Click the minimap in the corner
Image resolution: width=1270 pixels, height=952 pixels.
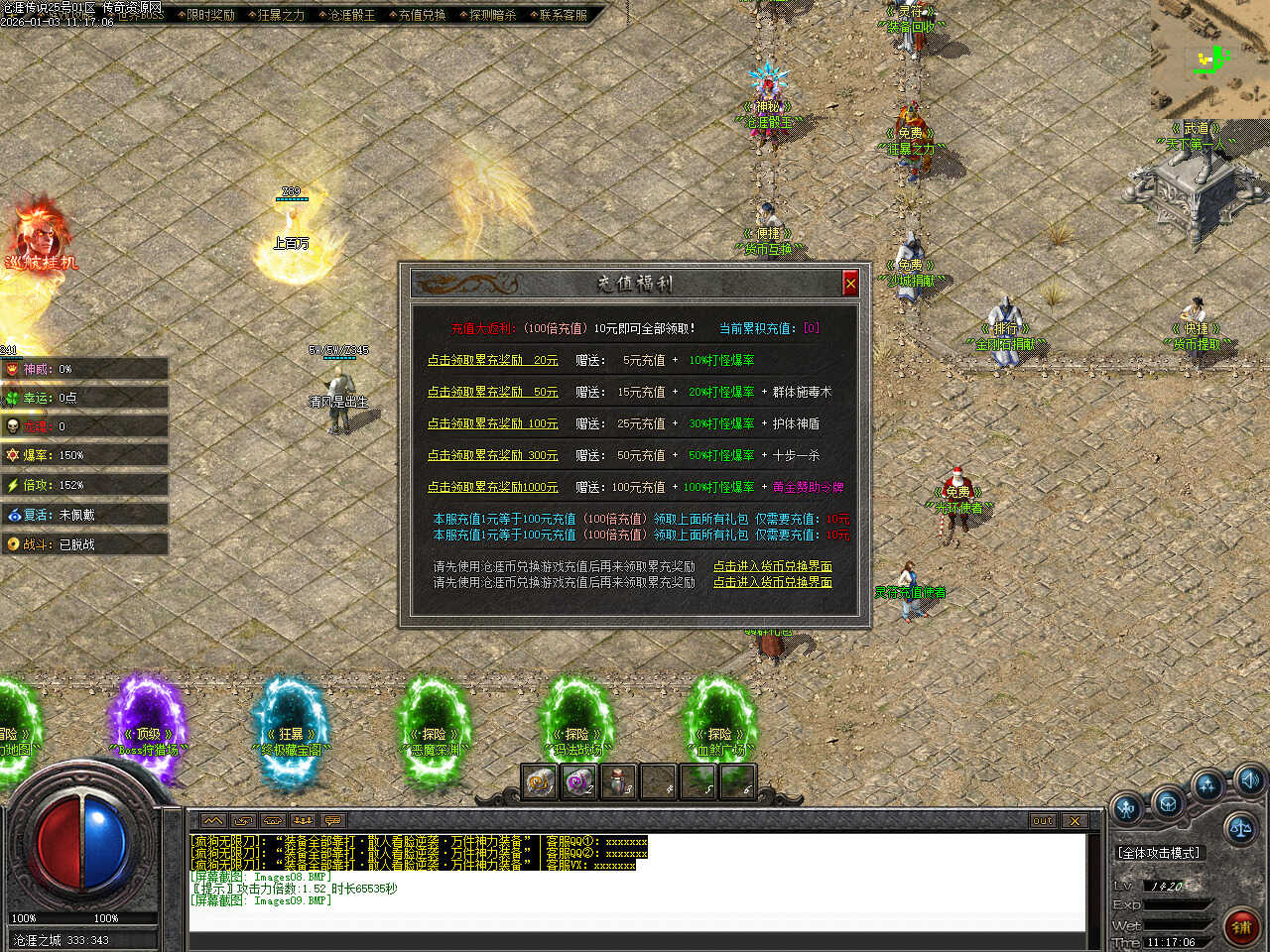tap(1210, 58)
